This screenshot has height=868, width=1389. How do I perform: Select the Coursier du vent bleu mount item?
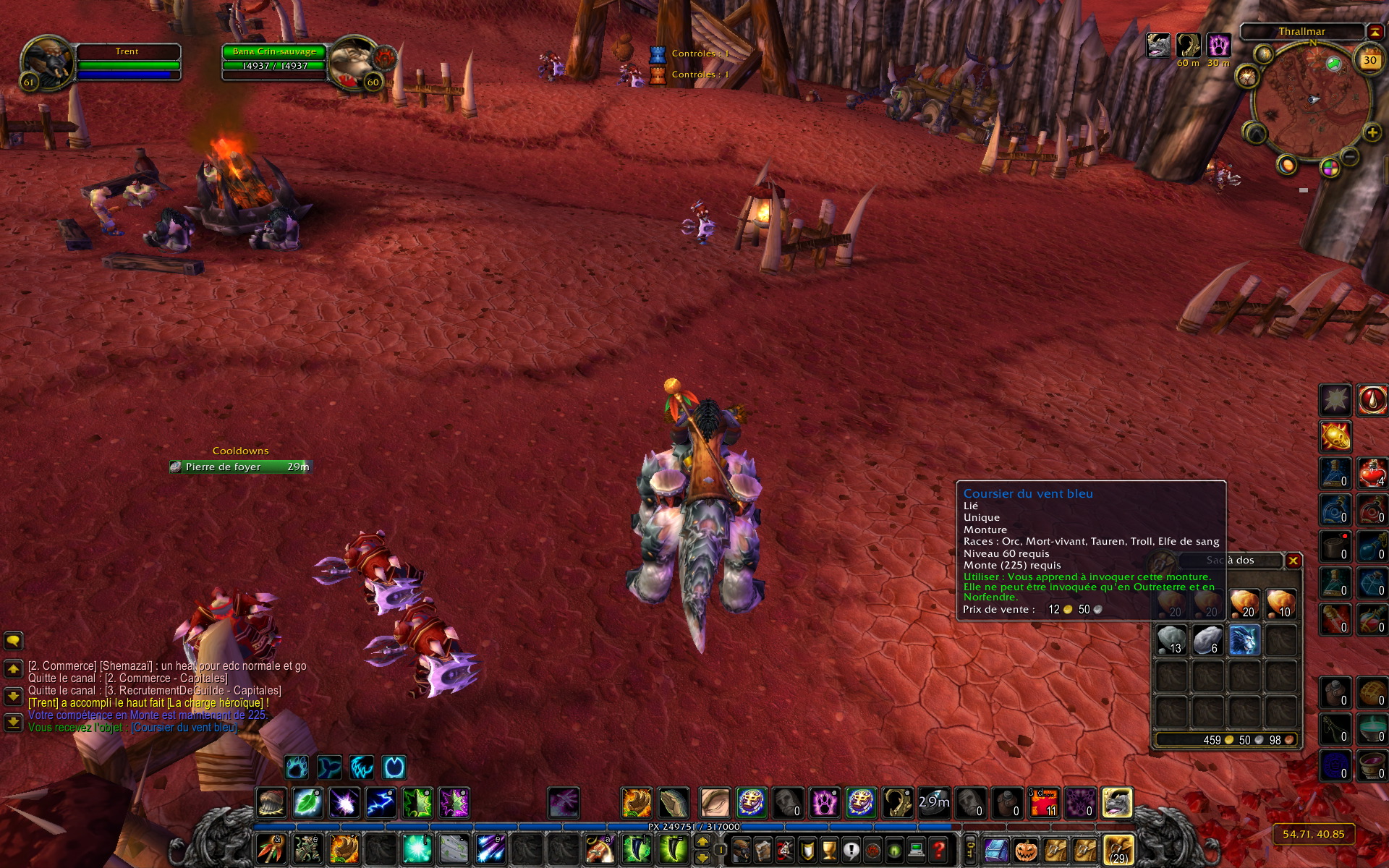(1244, 641)
